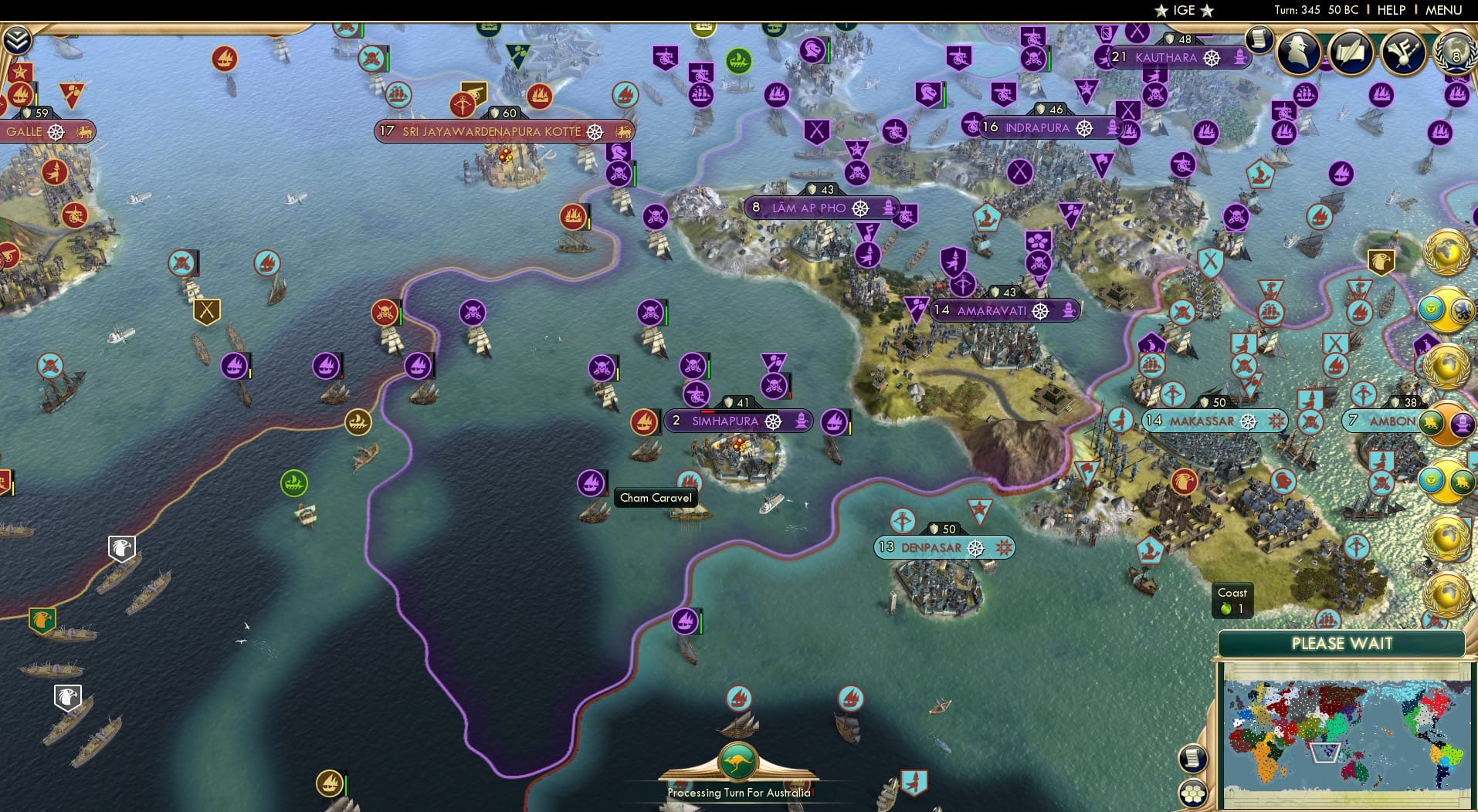1478x812 pixels.
Task: Open the scroll-and-quill overview icon top right
Action: click(x=1351, y=52)
